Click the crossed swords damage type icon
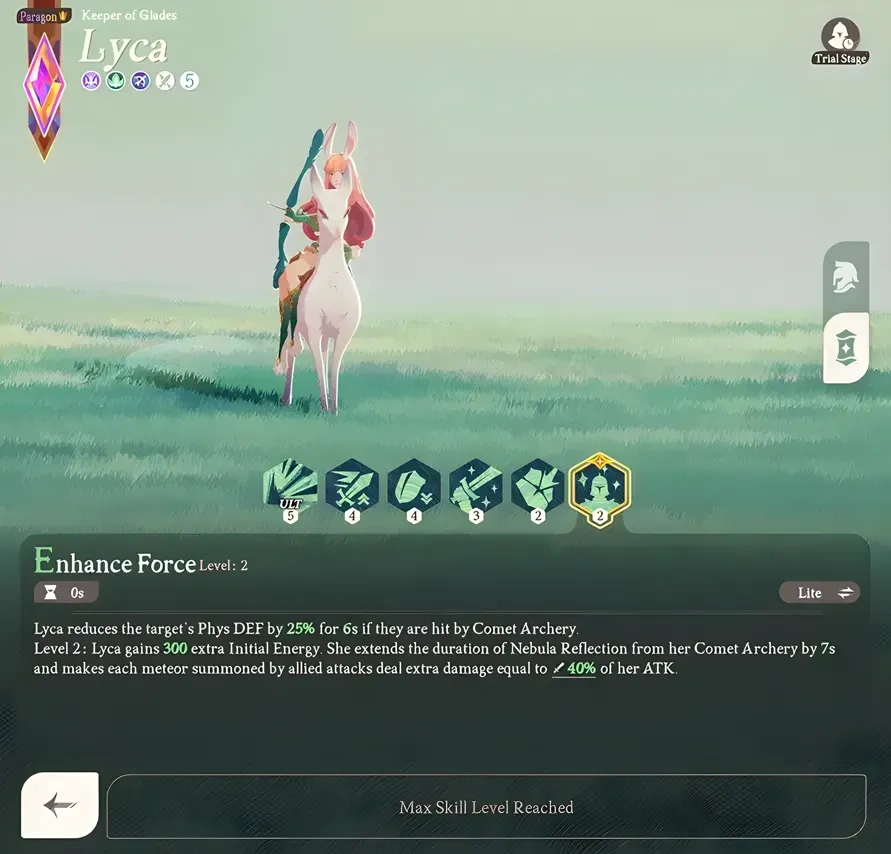 coord(165,81)
